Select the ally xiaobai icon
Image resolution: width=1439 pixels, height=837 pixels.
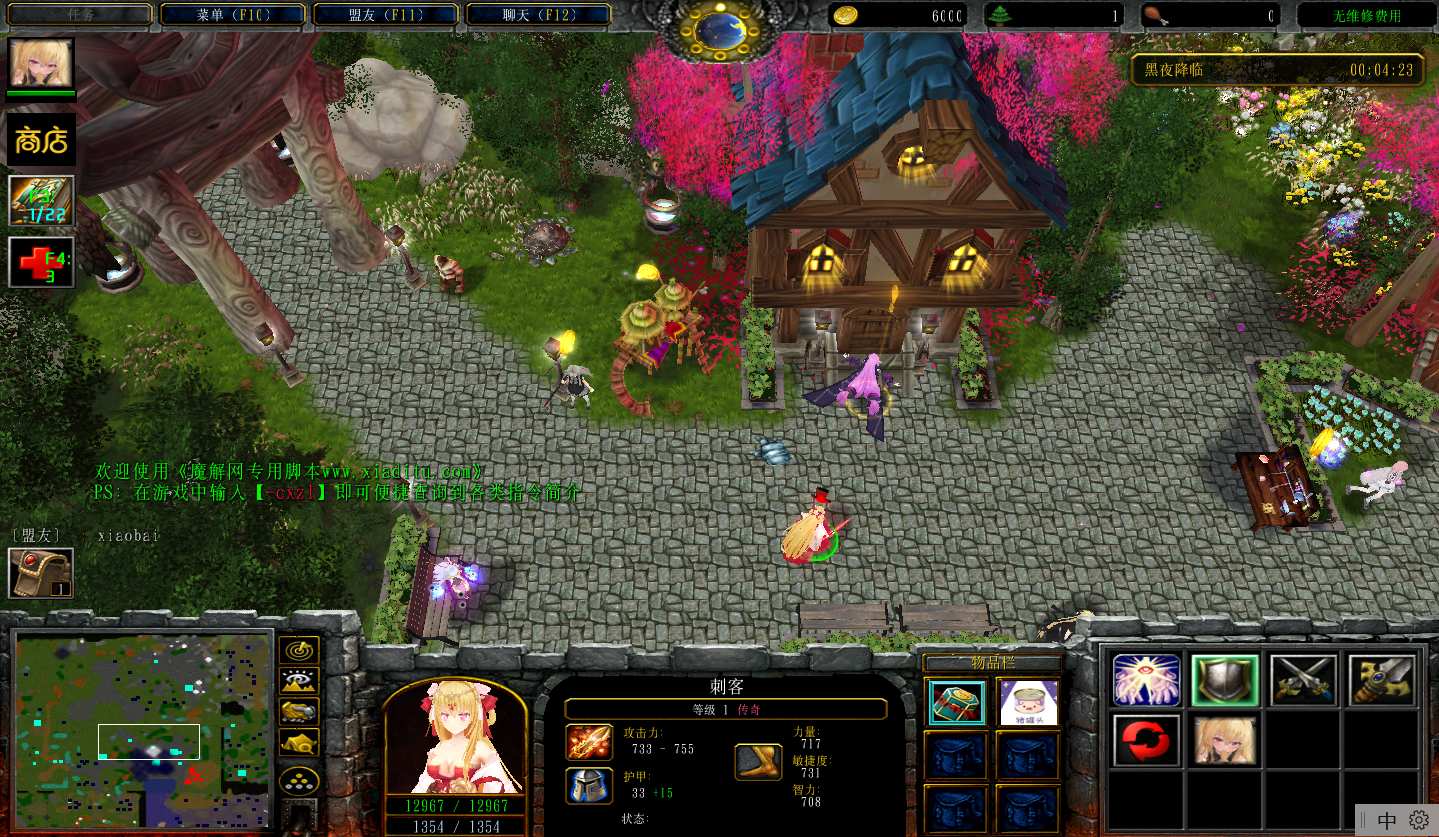tap(41, 573)
